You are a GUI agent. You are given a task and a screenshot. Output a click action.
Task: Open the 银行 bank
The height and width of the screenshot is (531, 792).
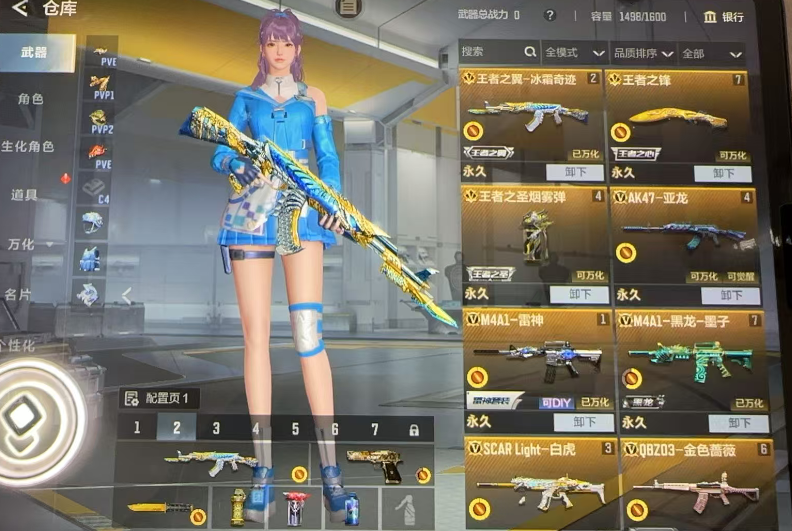pyautogui.click(x=723, y=16)
